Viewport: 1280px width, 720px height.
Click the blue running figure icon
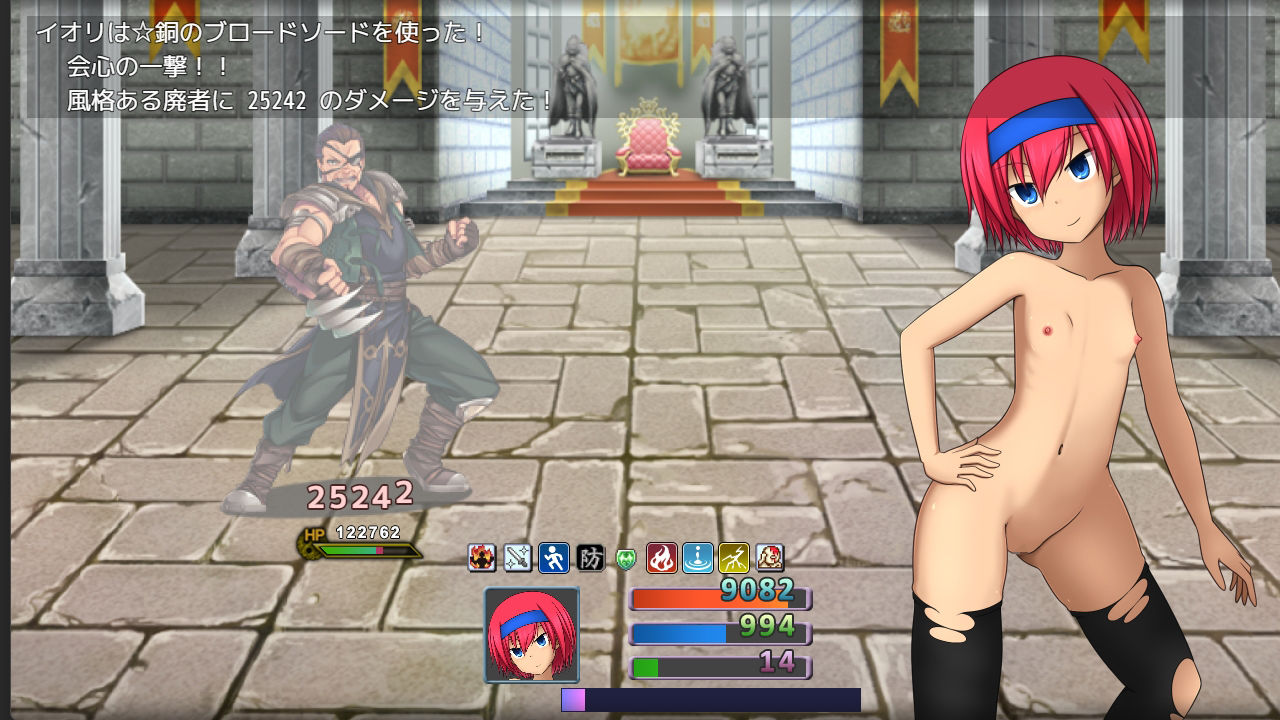pyautogui.click(x=554, y=558)
